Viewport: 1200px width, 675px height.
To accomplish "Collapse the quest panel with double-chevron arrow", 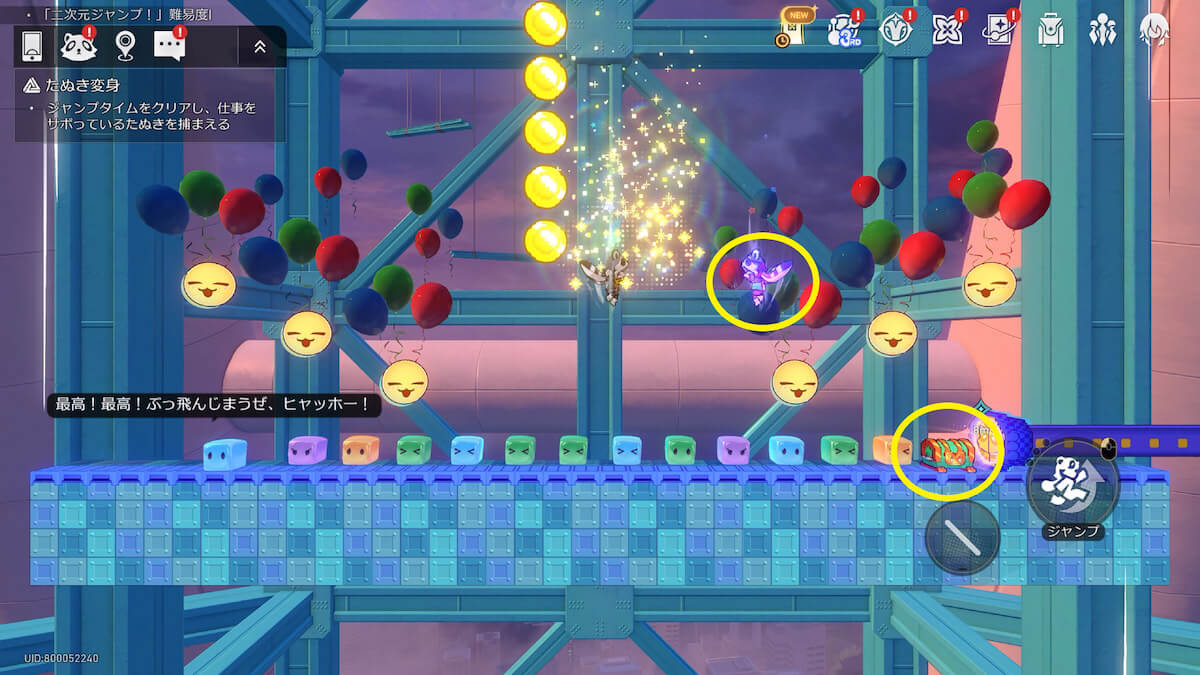I will (x=260, y=46).
